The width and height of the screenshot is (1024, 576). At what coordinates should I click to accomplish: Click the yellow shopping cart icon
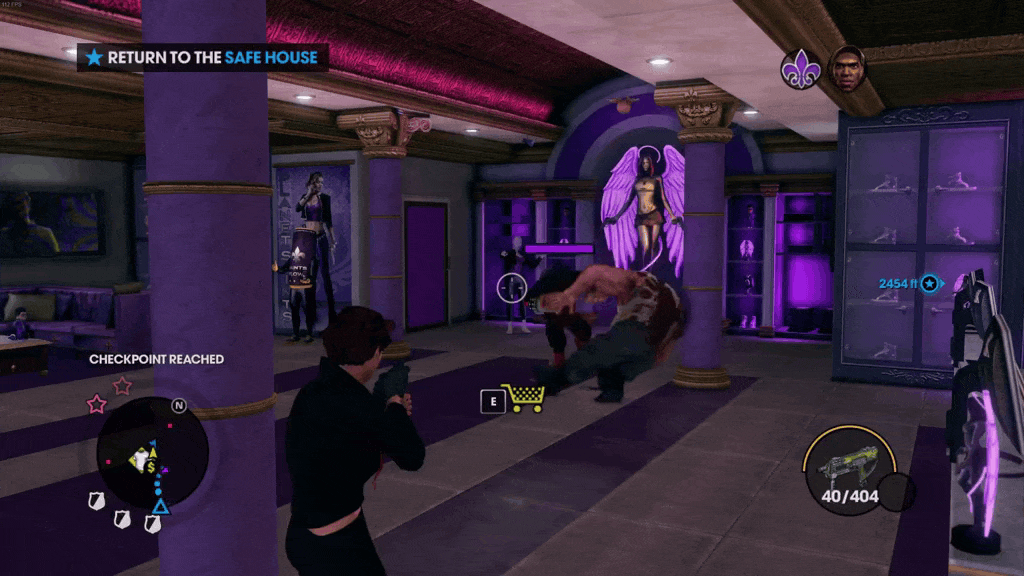pyautogui.click(x=522, y=398)
